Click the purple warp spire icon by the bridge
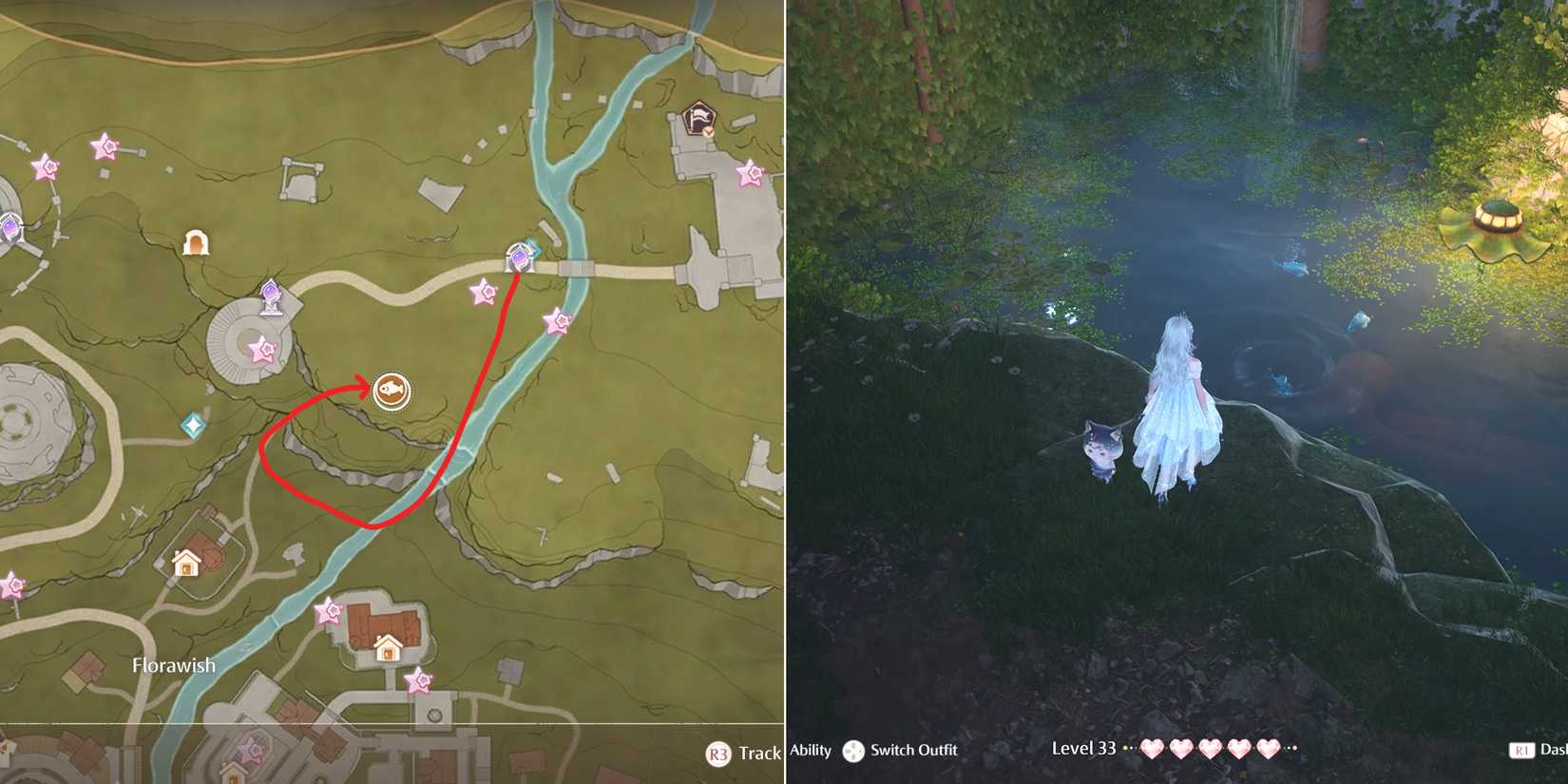Screen dimensions: 1568x784 (x=516, y=257)
